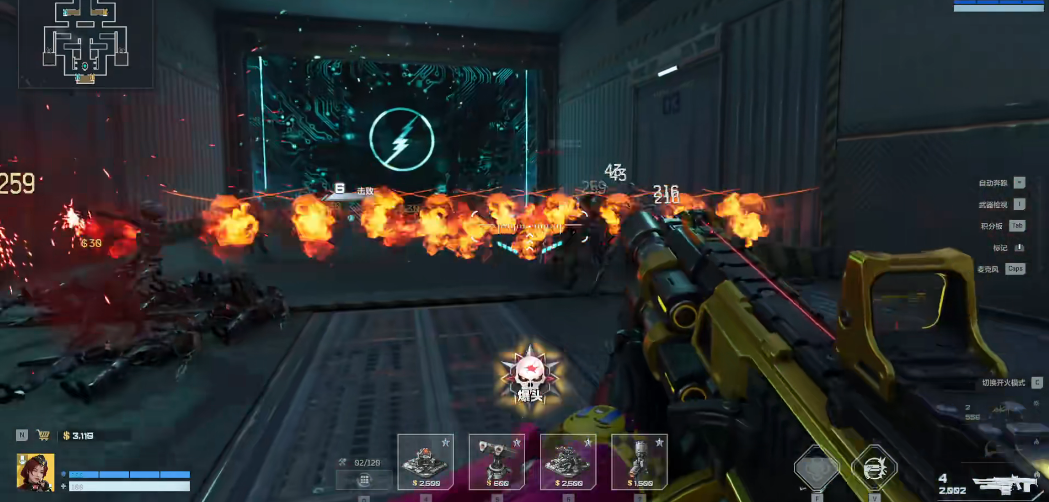The width and height of the screenshot is (1049, 502).
Task: Open the shop via the cart icon
Action: [x=43, y=435]
